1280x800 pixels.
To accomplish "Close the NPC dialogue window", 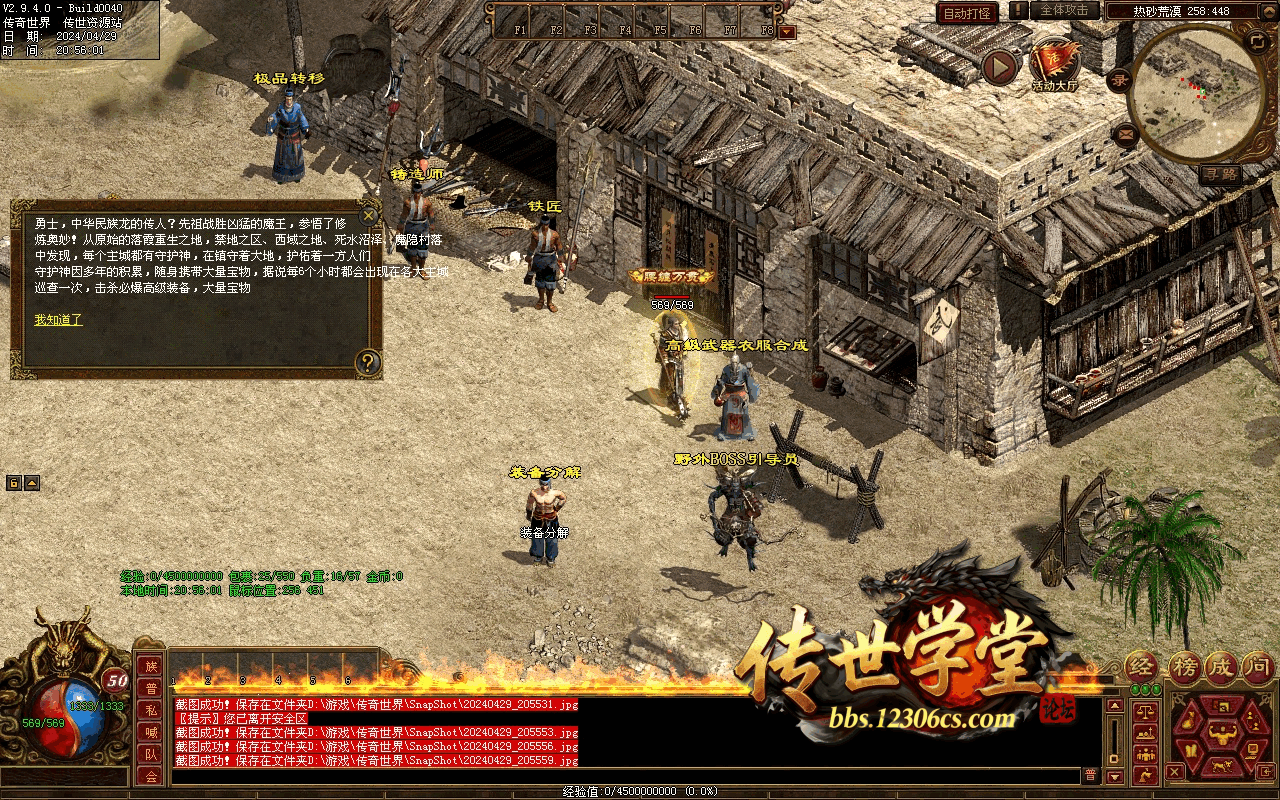I will (369, 214).
